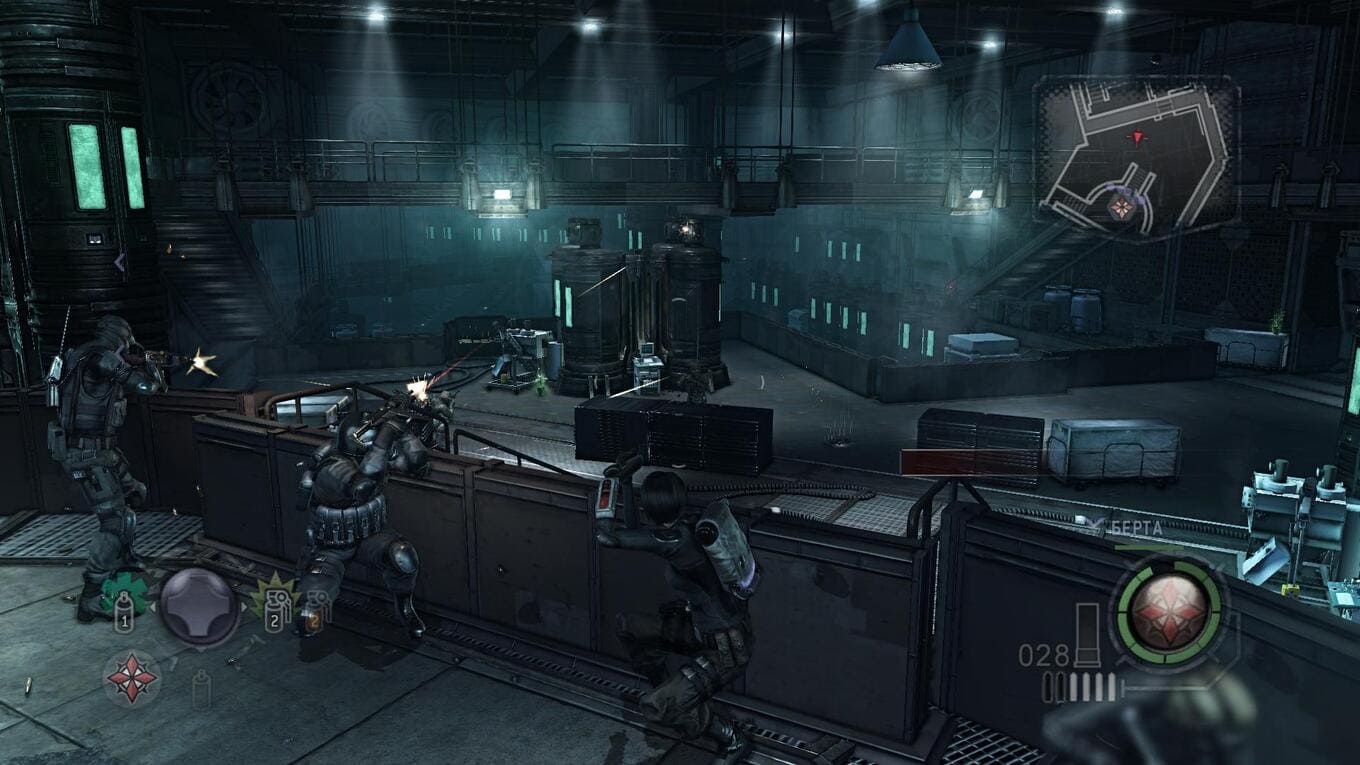Select the faded empty spray can slot
Image resolution: width=1360 pixels, height=765 pixels.
(201, 688)
